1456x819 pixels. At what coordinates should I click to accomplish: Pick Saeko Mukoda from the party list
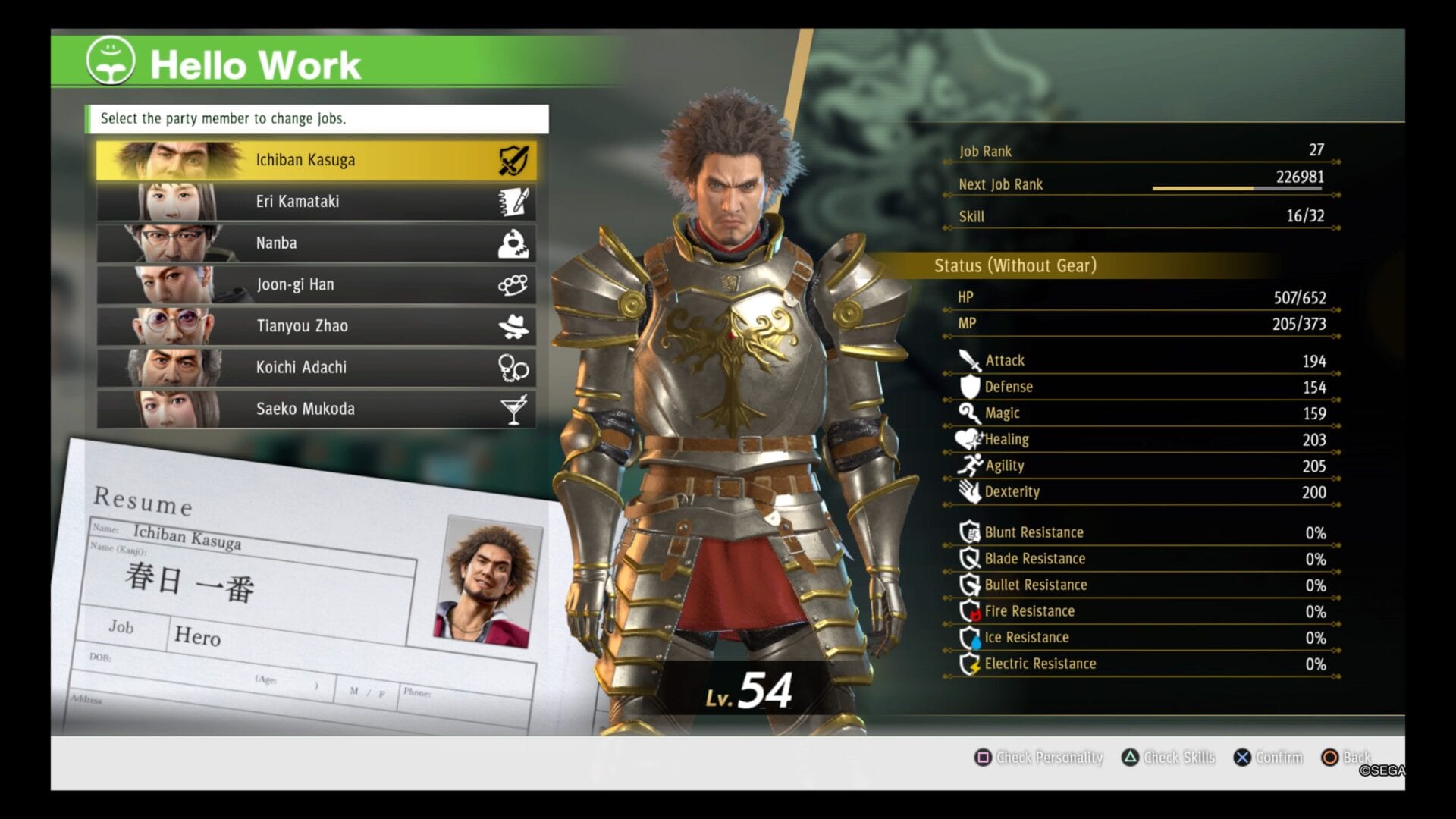click(316, 409)
